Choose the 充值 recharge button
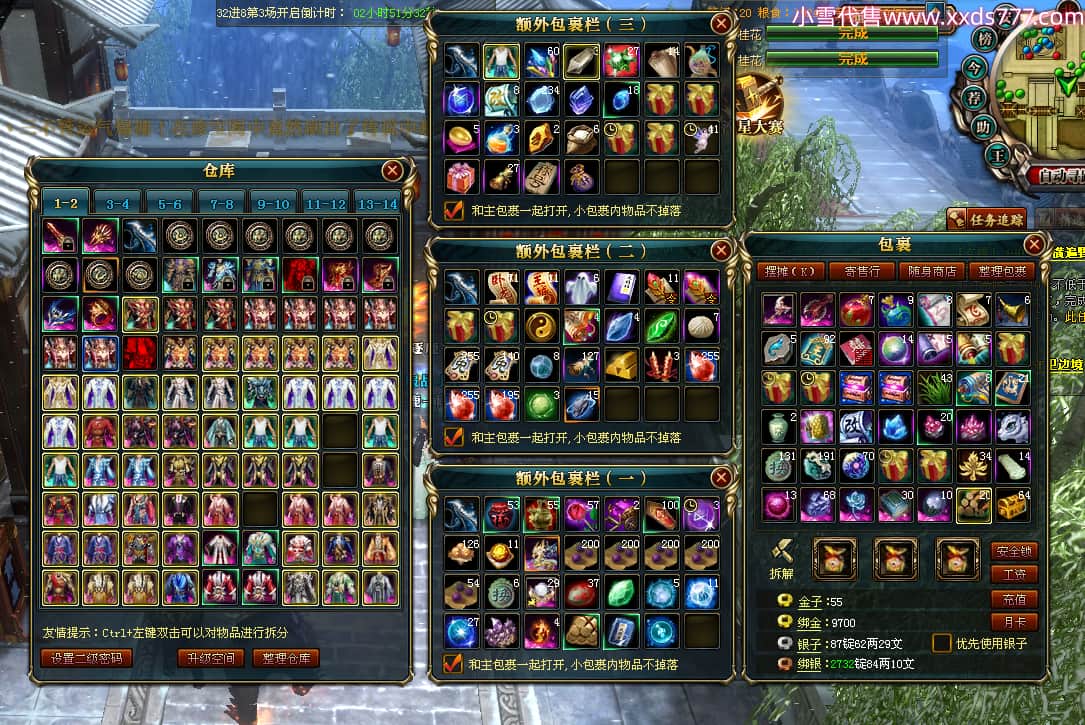The width and height of the screenshot is (1085, 725). click(x=1013, y=599)
